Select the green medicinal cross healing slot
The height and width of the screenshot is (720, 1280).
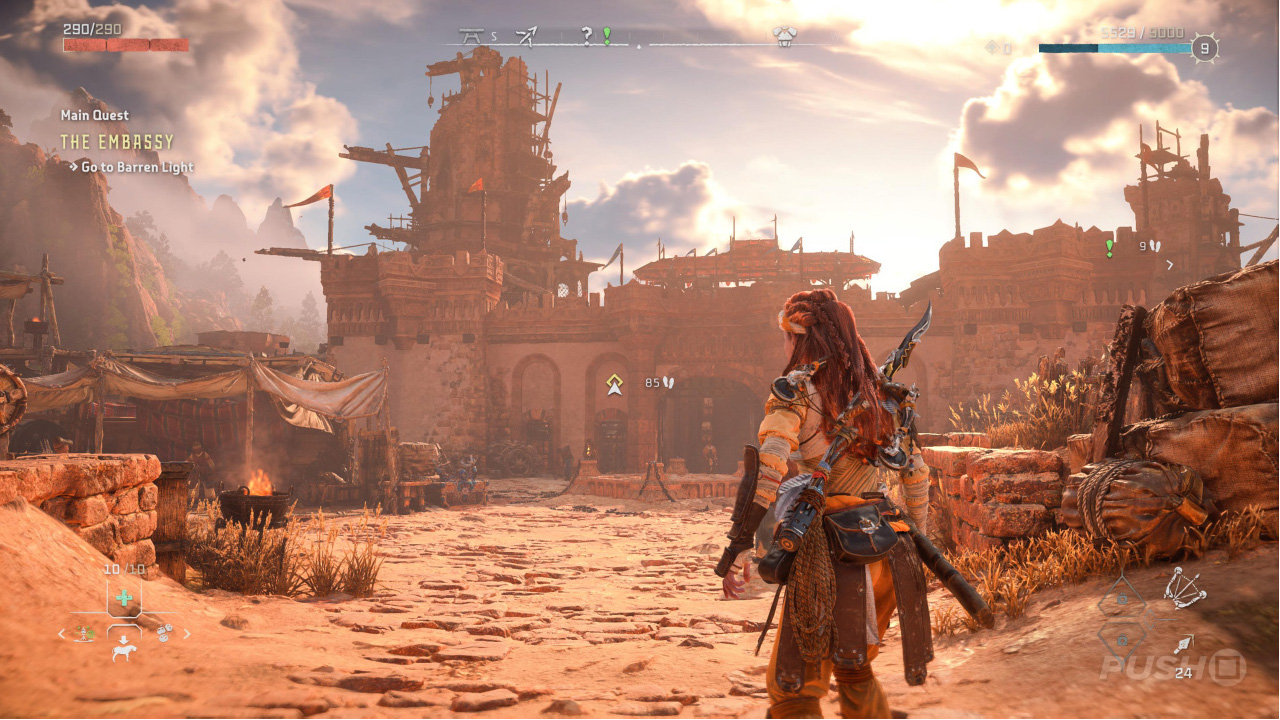123,598
